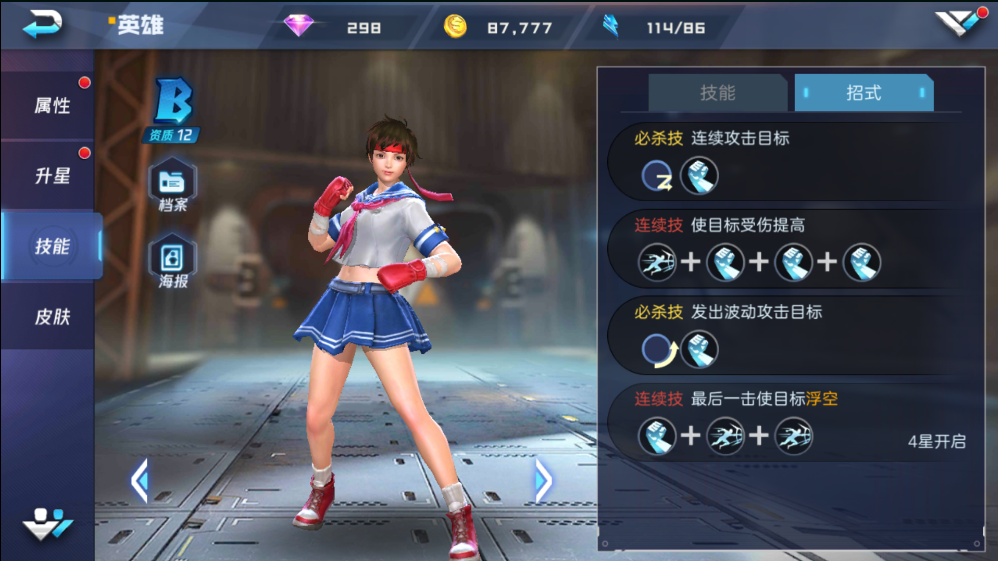The image size is (998, 561).
Task: Open the 皮肤 skins section
Action: [x=51, y=317]
